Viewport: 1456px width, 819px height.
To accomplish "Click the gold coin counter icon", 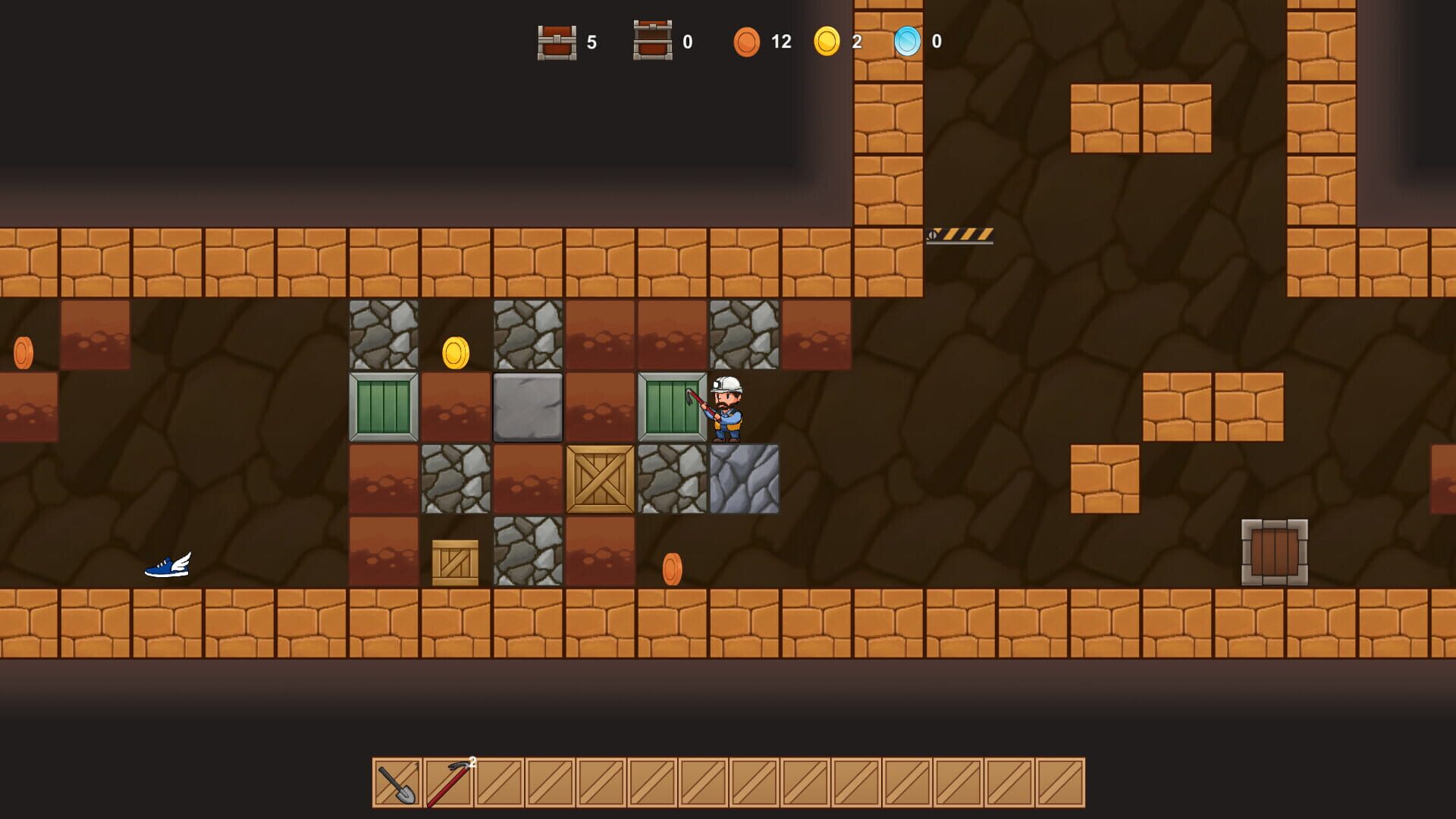I will coord(827,42).
